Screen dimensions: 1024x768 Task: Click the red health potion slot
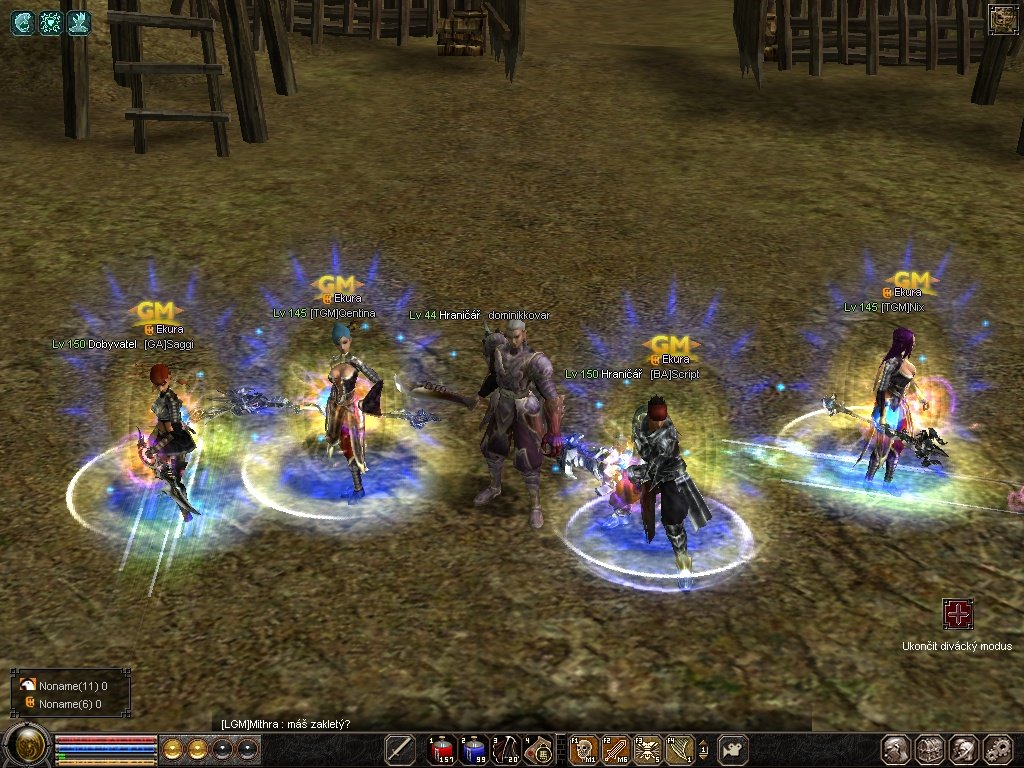click(444, 748)
